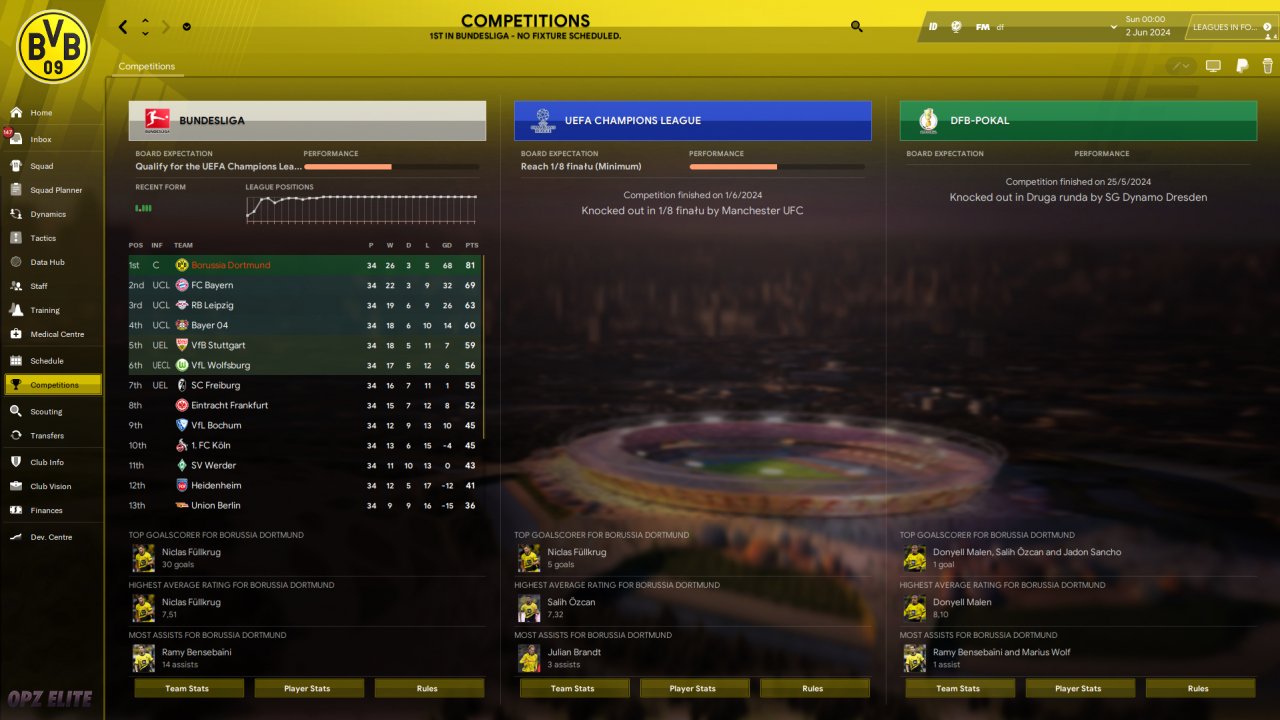Click the search magnifier icon
Screen dimensions: 1280x720
coord(857,27)
